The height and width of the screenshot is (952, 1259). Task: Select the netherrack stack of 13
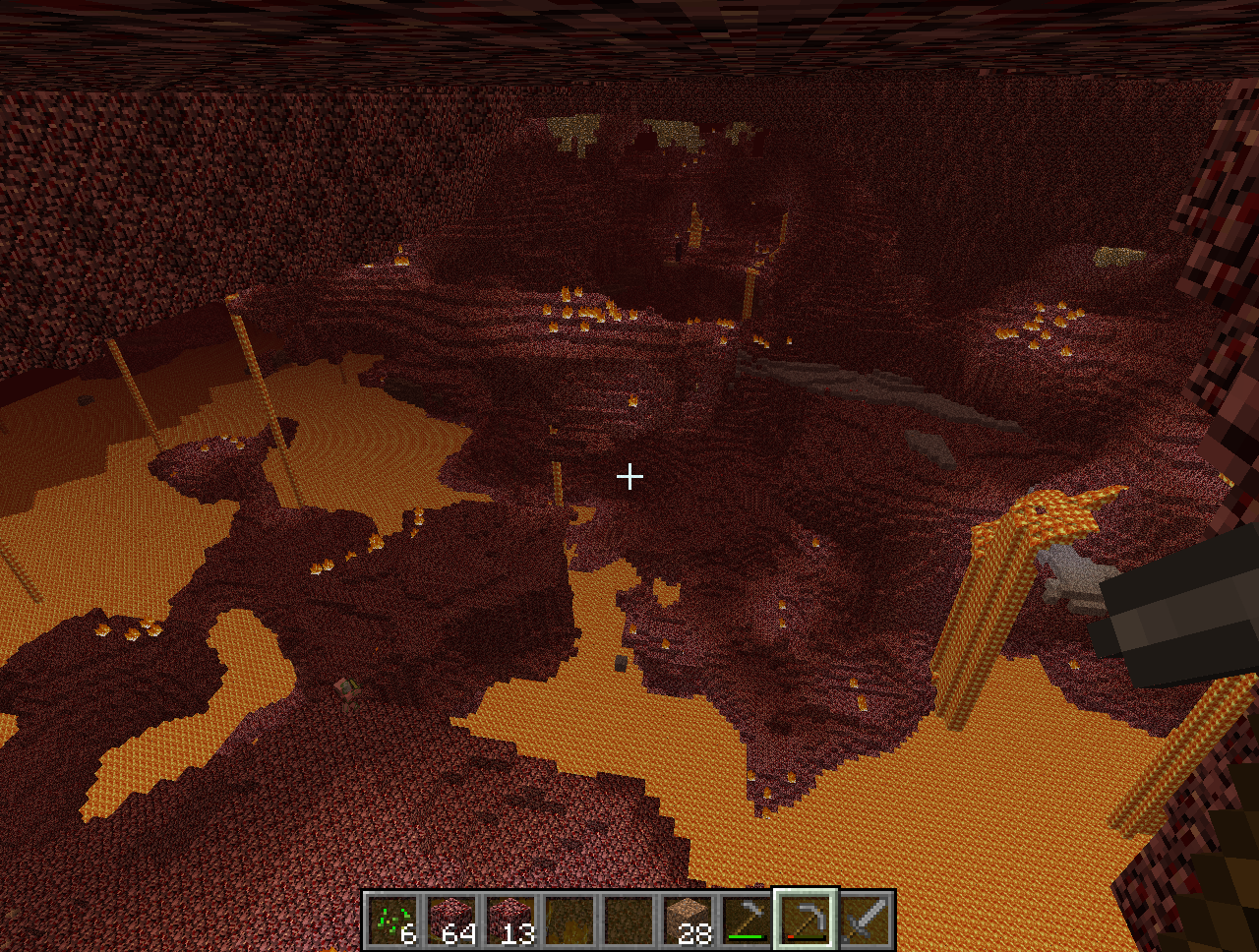510,921
